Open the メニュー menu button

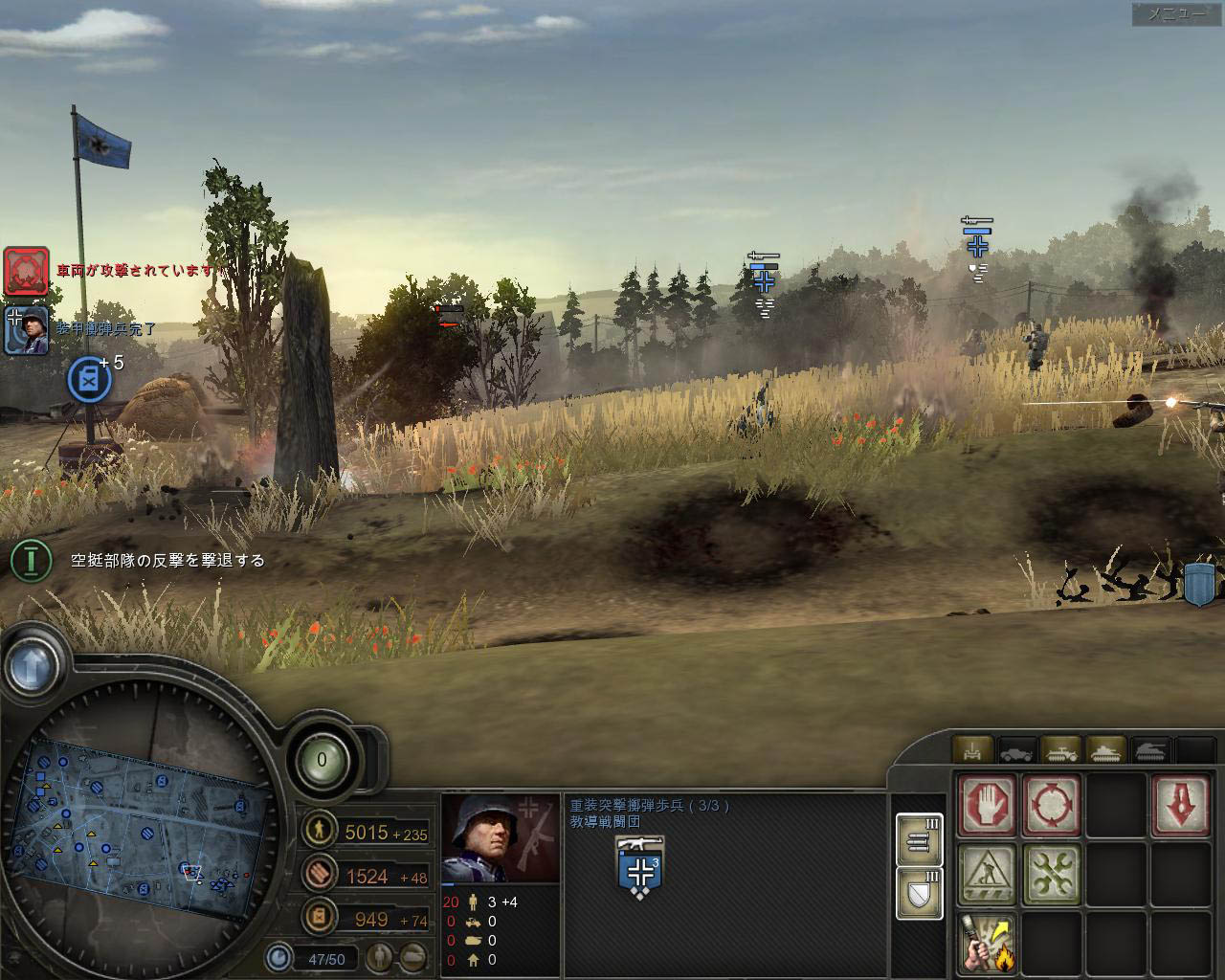1177,13
